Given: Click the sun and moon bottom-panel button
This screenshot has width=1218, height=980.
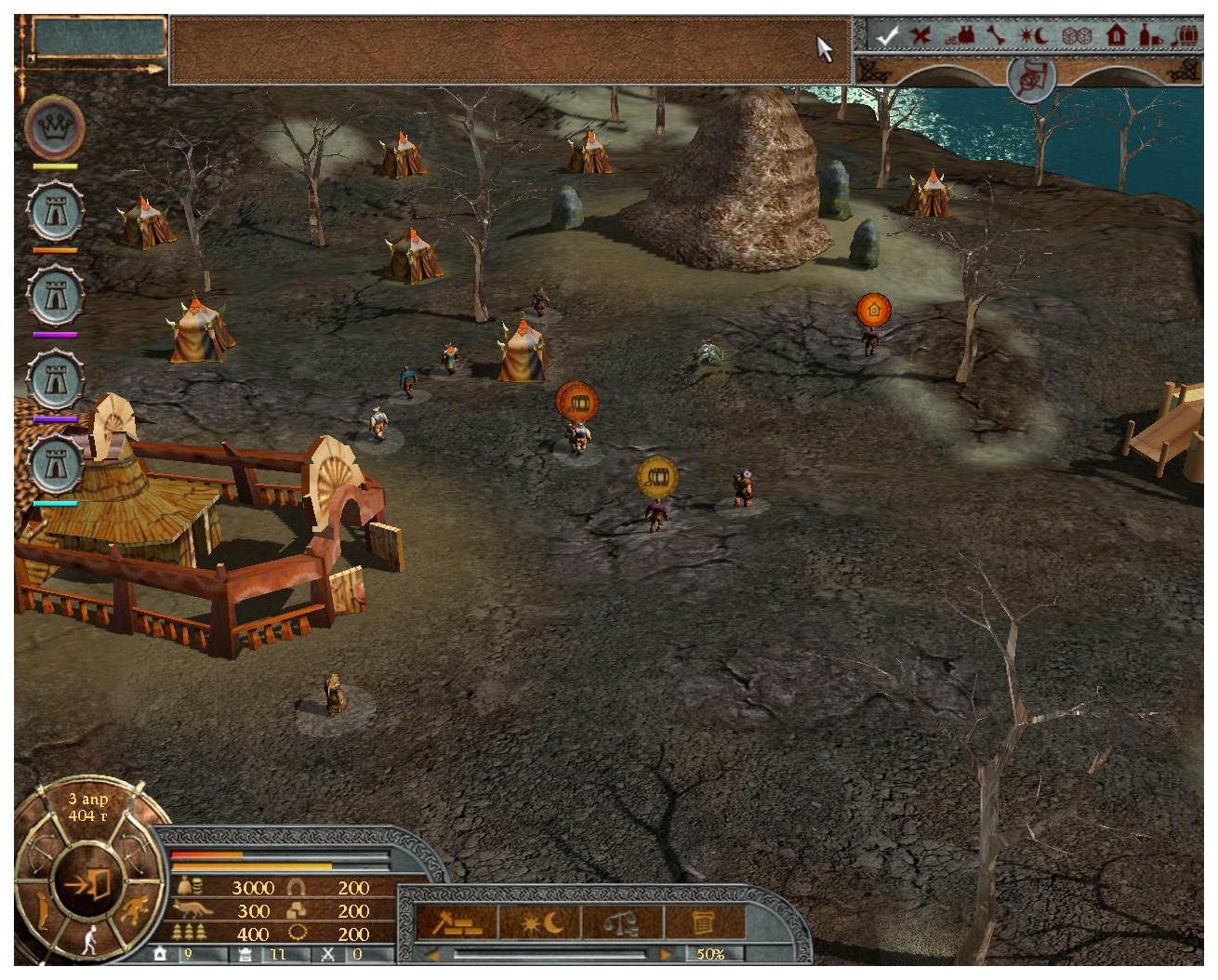Looking at the screenshot, I should [540, 922].
